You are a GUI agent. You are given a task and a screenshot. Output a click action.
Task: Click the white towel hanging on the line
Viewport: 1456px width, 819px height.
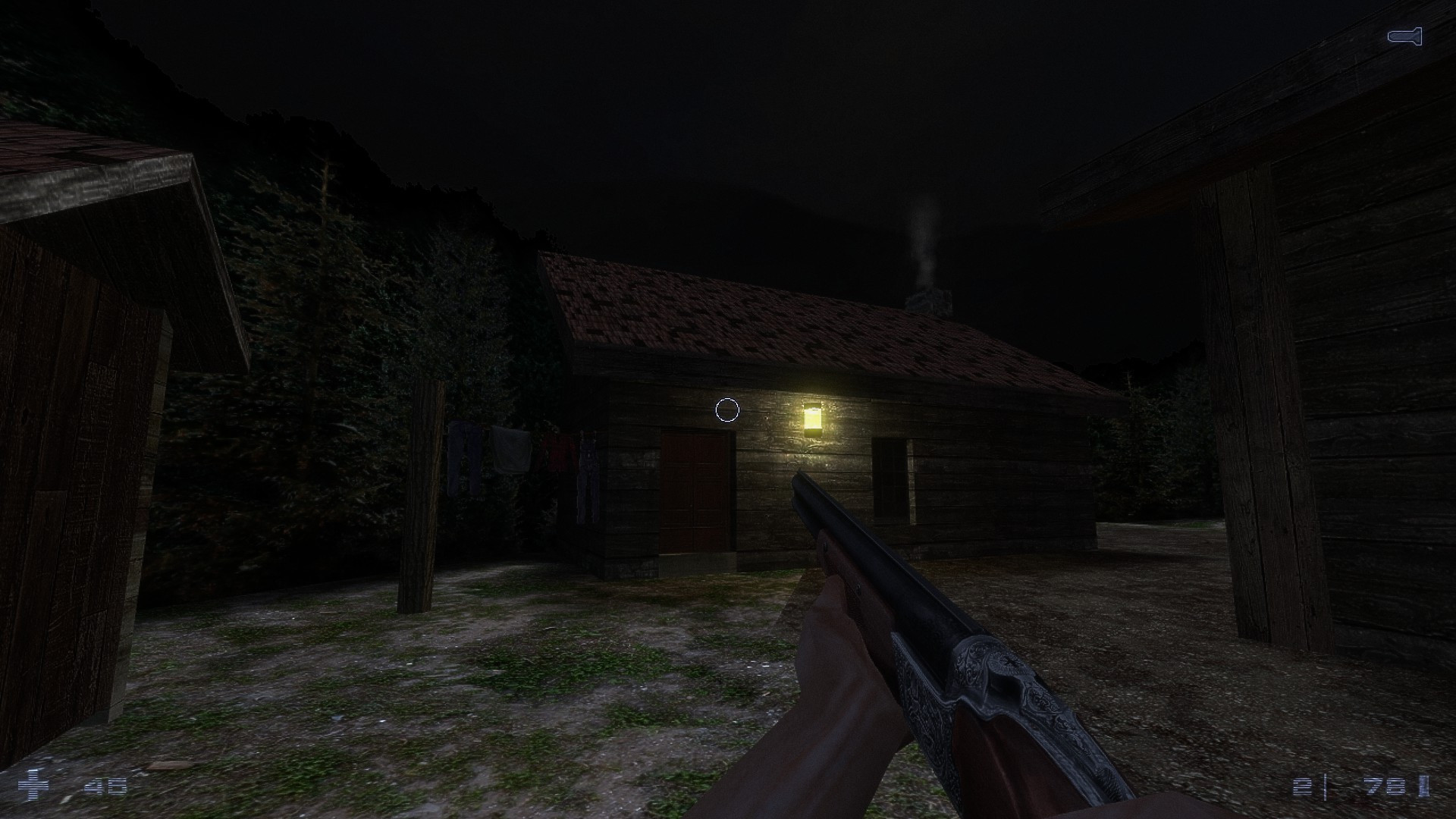[x=511, y=449]
